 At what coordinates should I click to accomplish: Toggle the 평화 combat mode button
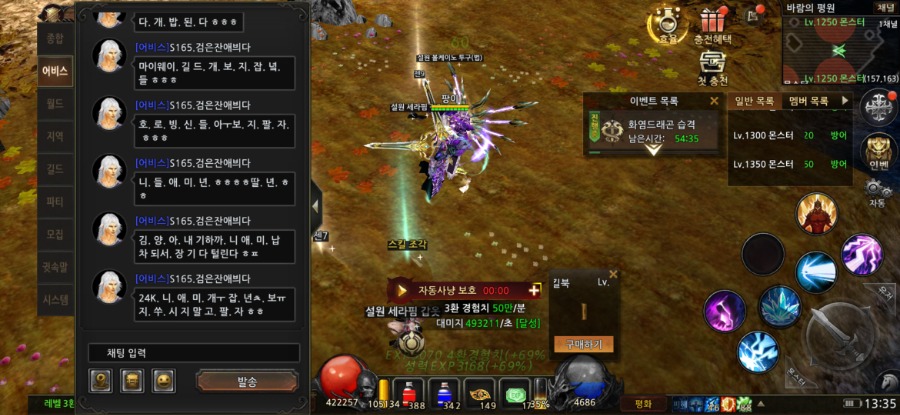(643, 403)
